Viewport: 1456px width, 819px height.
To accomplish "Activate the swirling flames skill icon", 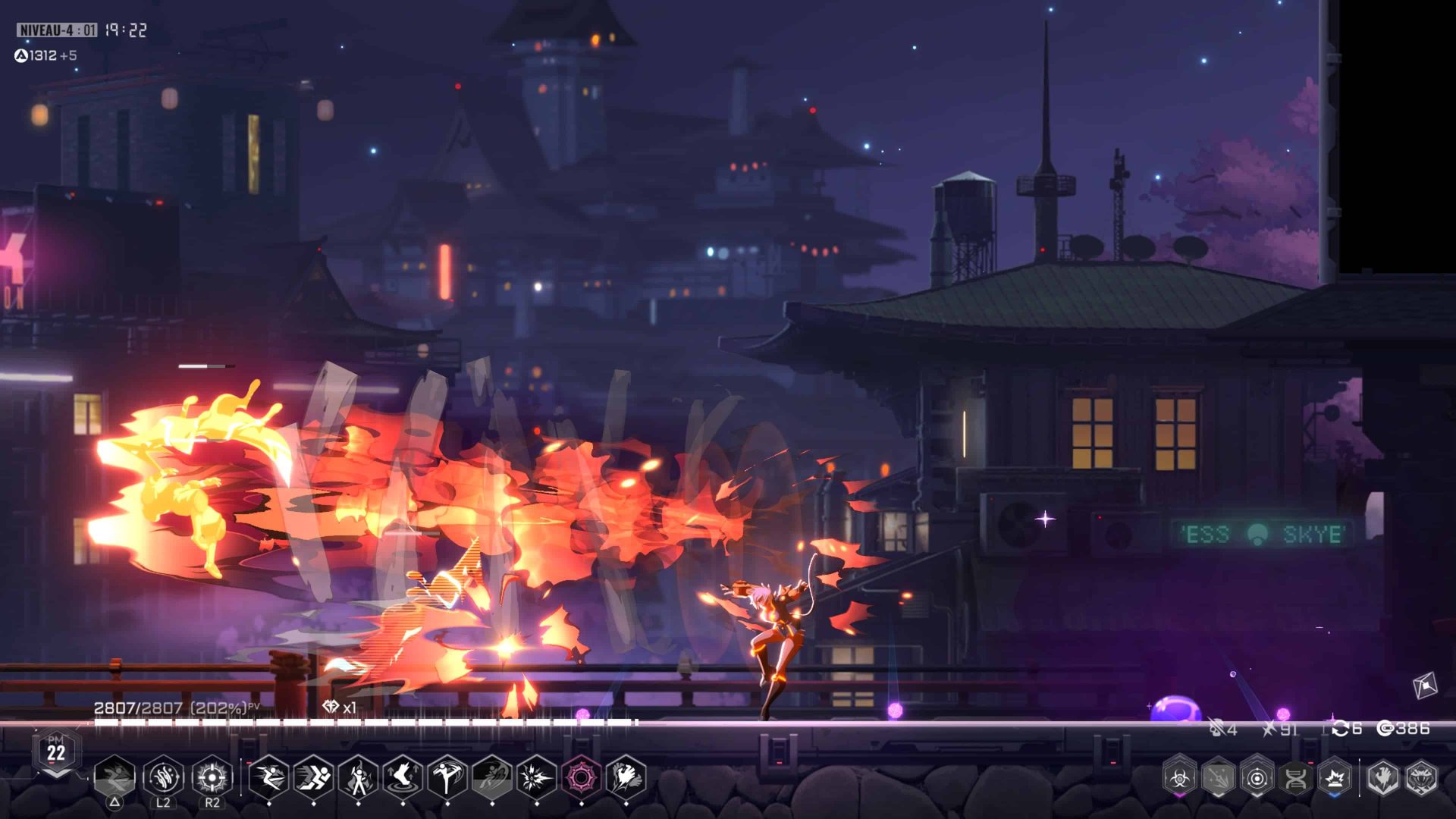I will pos(164,777).
